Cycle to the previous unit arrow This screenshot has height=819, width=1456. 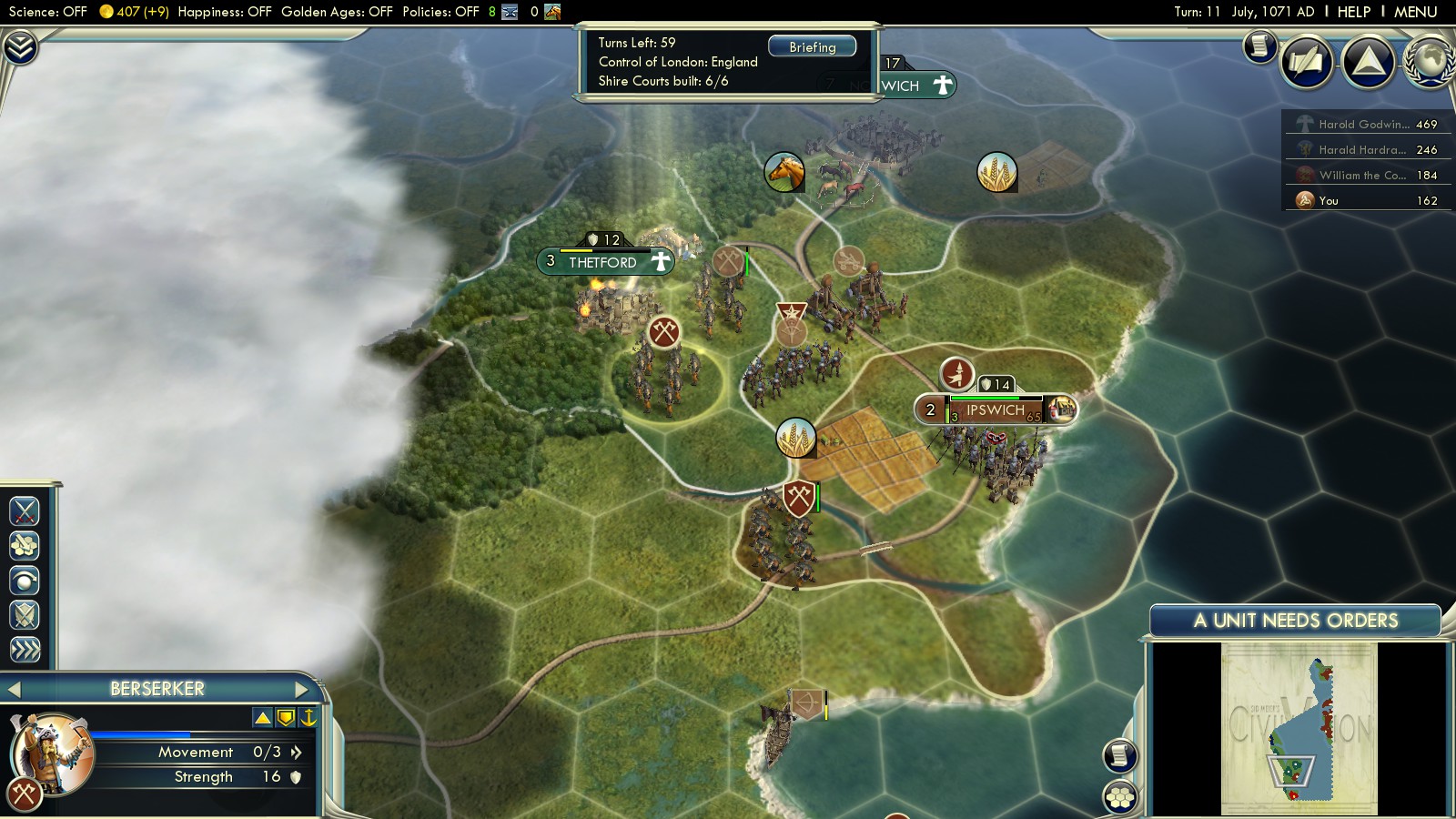tap(14, 690)
